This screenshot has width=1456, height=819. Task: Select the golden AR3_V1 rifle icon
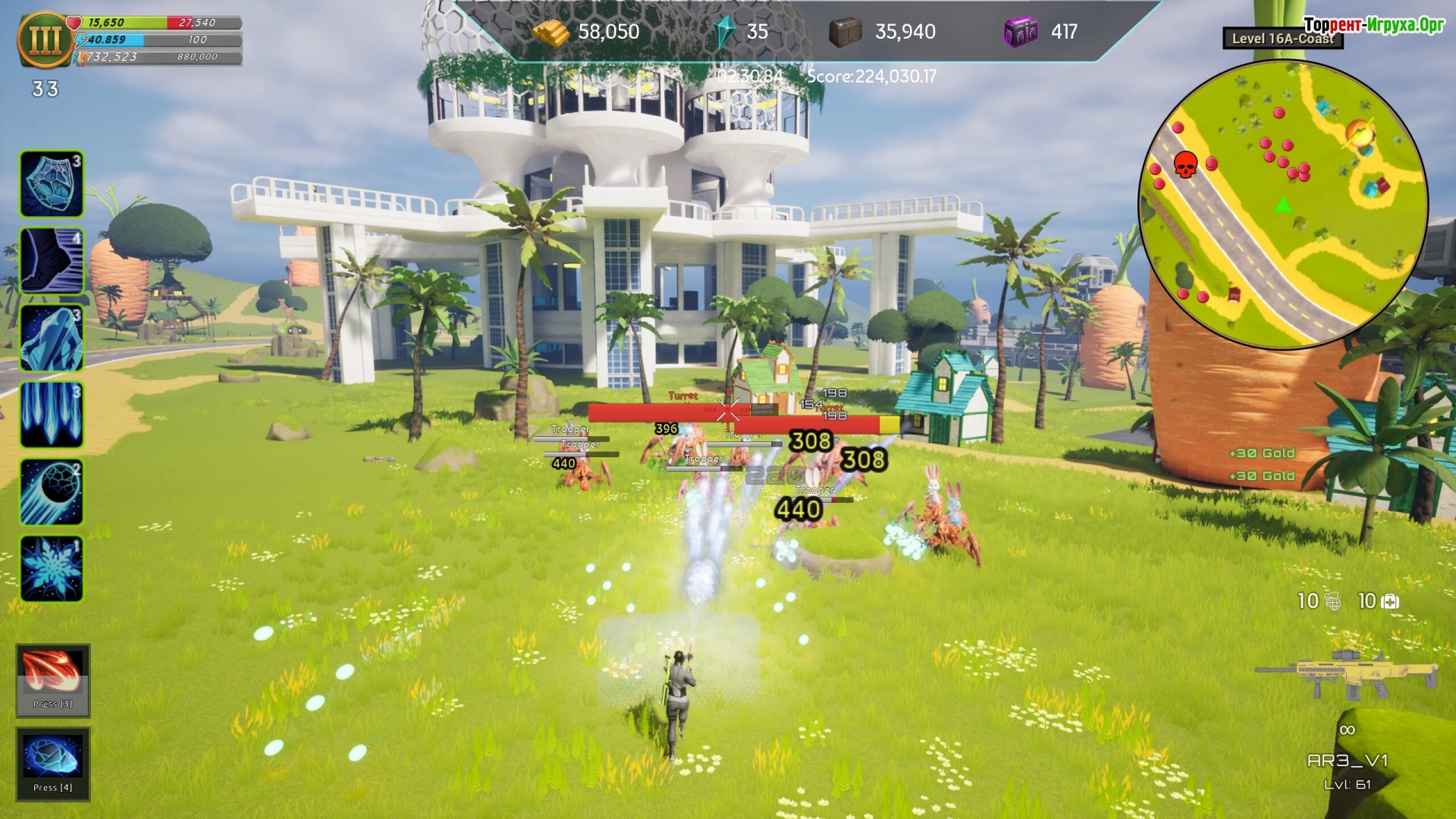tap(1347, 673)
